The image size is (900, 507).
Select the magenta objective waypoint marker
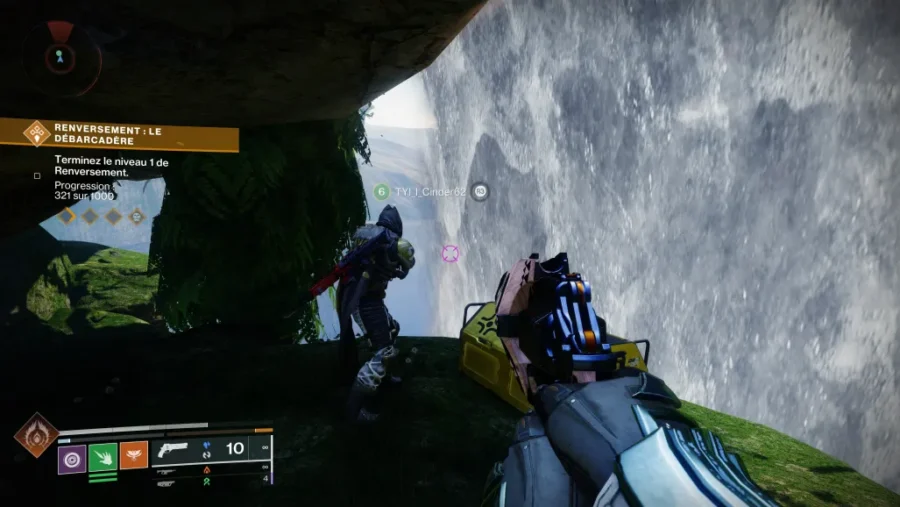click(450, 253)
